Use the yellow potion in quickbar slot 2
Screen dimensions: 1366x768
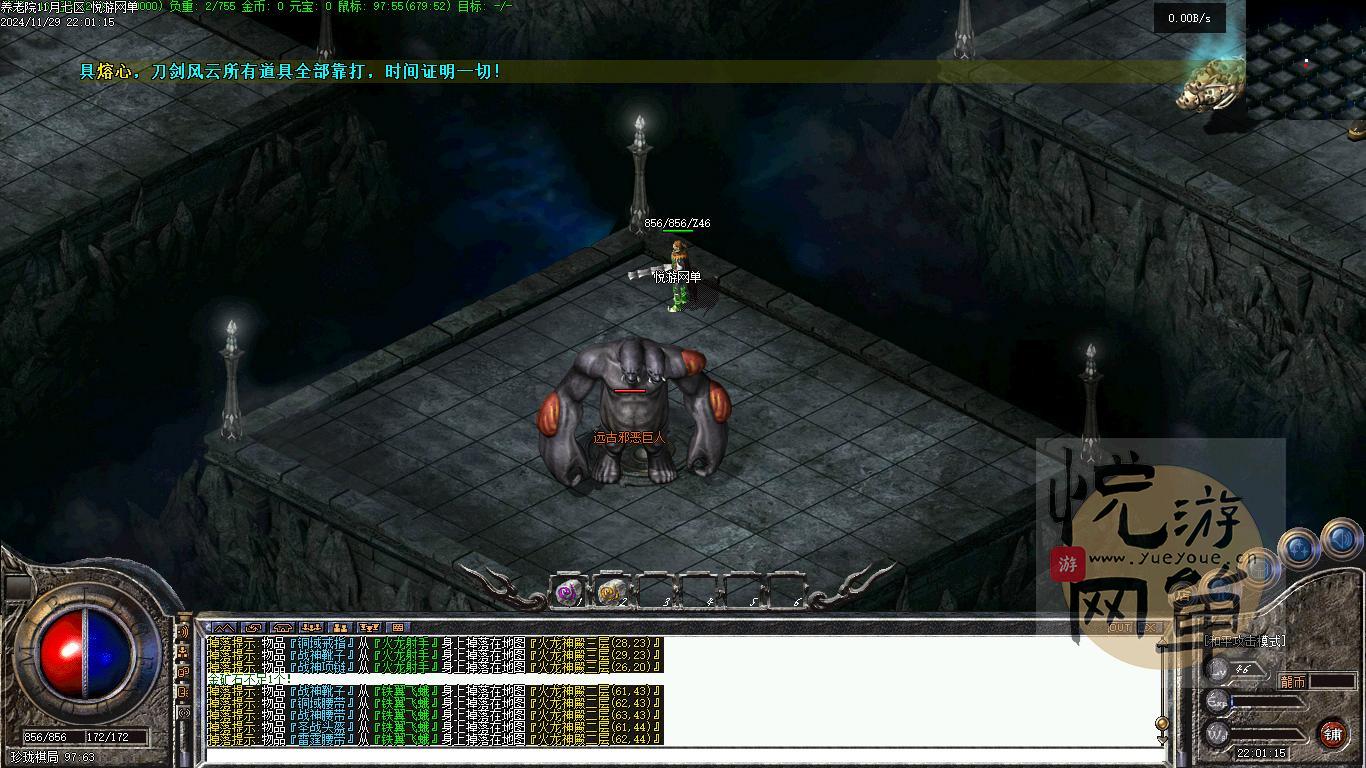608,592
